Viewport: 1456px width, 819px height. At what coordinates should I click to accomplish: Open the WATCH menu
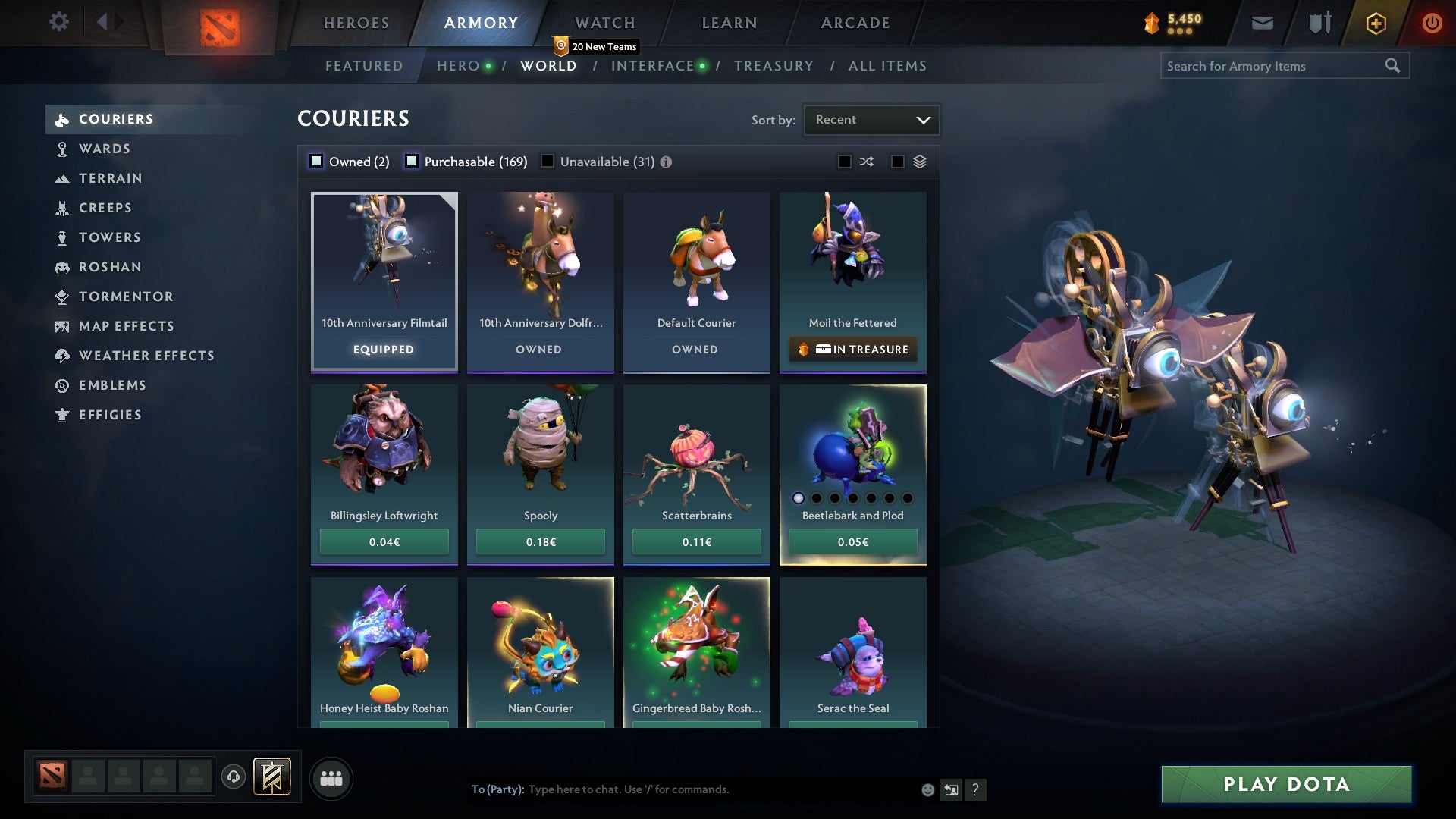[x=604, y=23]
